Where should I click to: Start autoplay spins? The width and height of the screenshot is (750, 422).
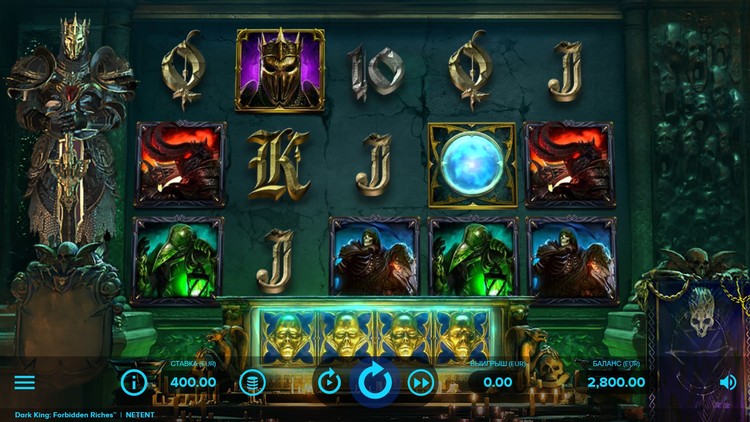[x=329, y=381]
